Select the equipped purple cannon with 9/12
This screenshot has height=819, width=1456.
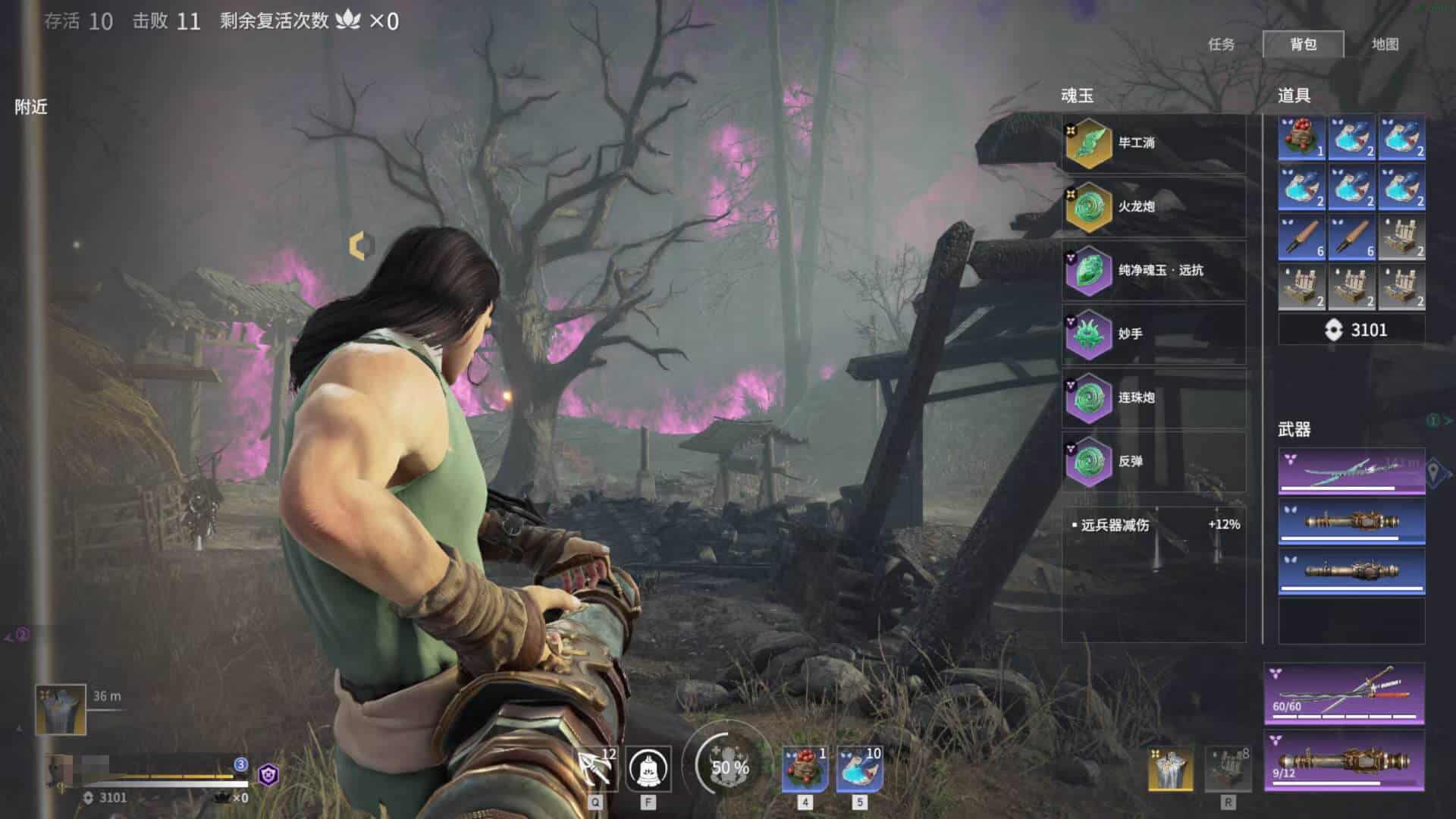click(1344, 761)
